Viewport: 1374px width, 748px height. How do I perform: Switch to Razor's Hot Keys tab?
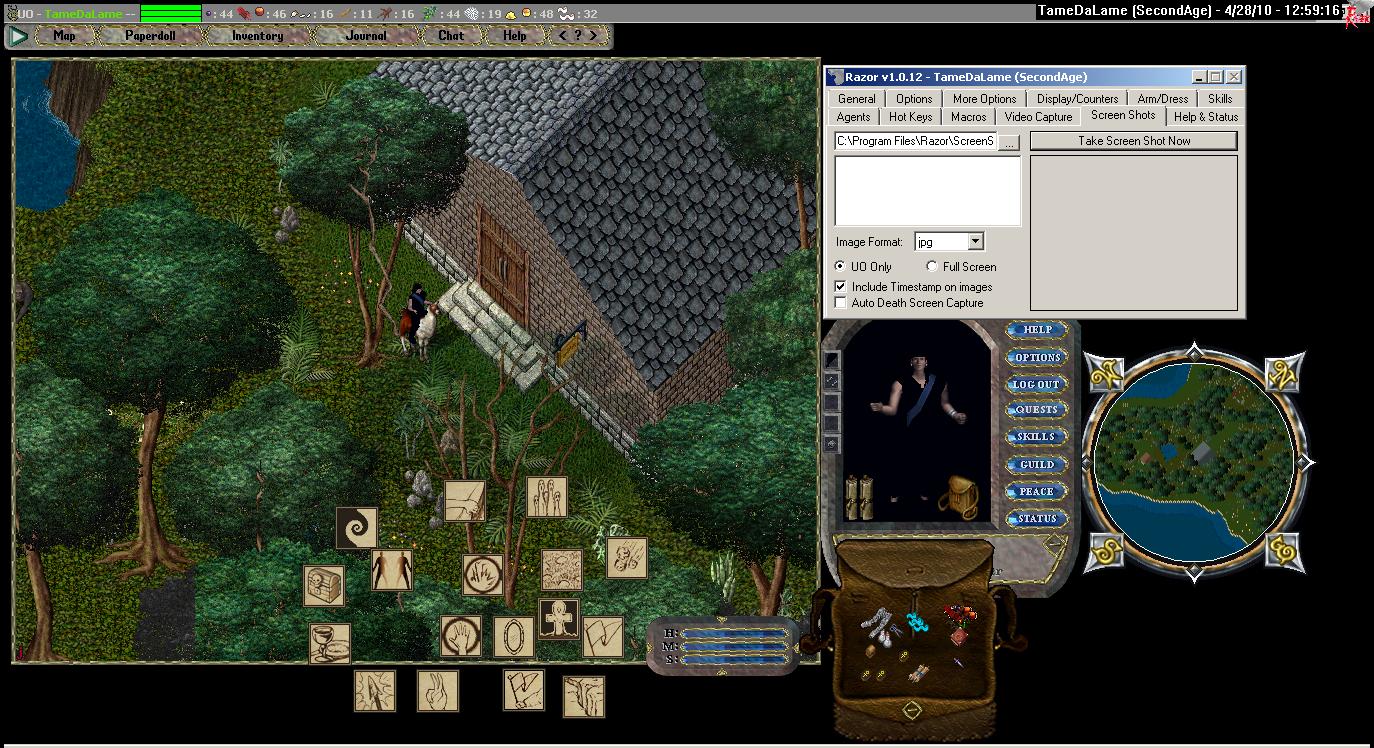point(910,117)
